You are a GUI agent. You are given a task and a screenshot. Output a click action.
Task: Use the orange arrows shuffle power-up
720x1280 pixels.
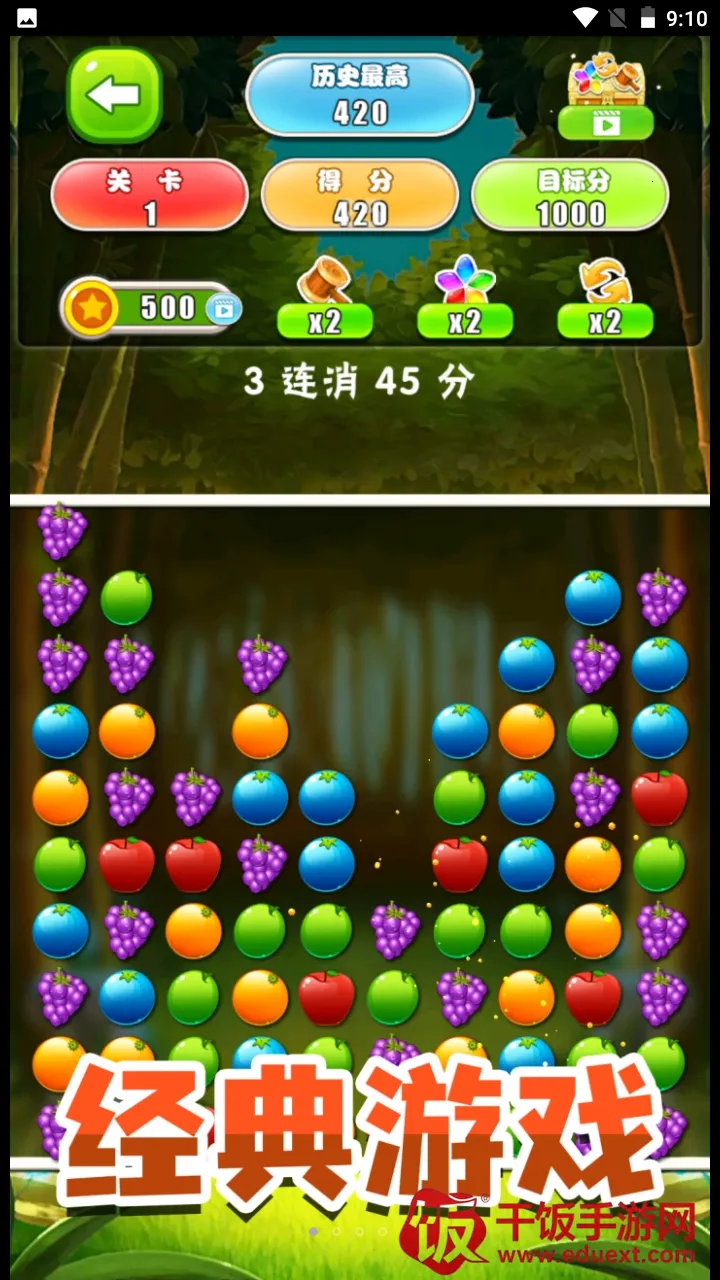[605, 299]
